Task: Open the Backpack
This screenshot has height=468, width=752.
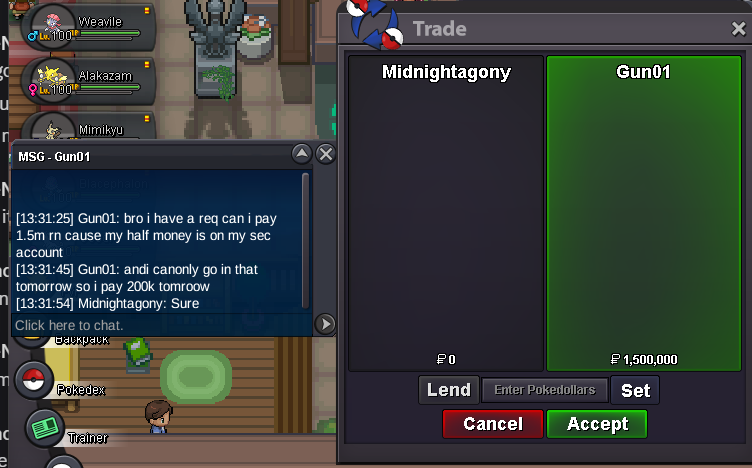Action: point(82,340)
